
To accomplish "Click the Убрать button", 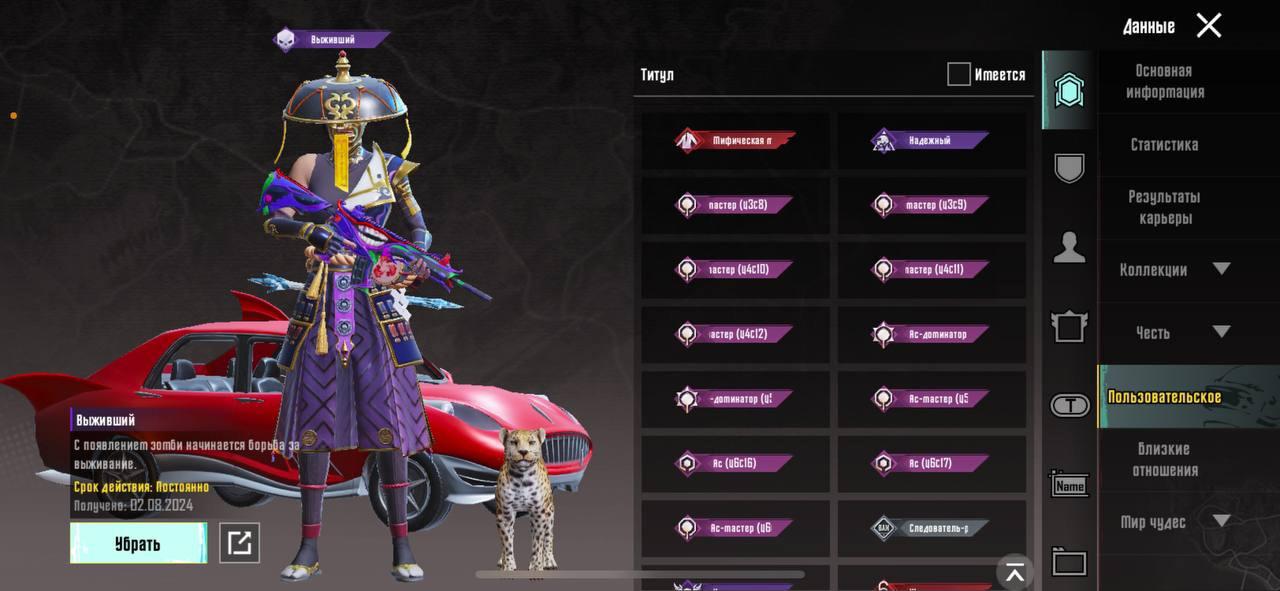I will [x=138, y=543].
